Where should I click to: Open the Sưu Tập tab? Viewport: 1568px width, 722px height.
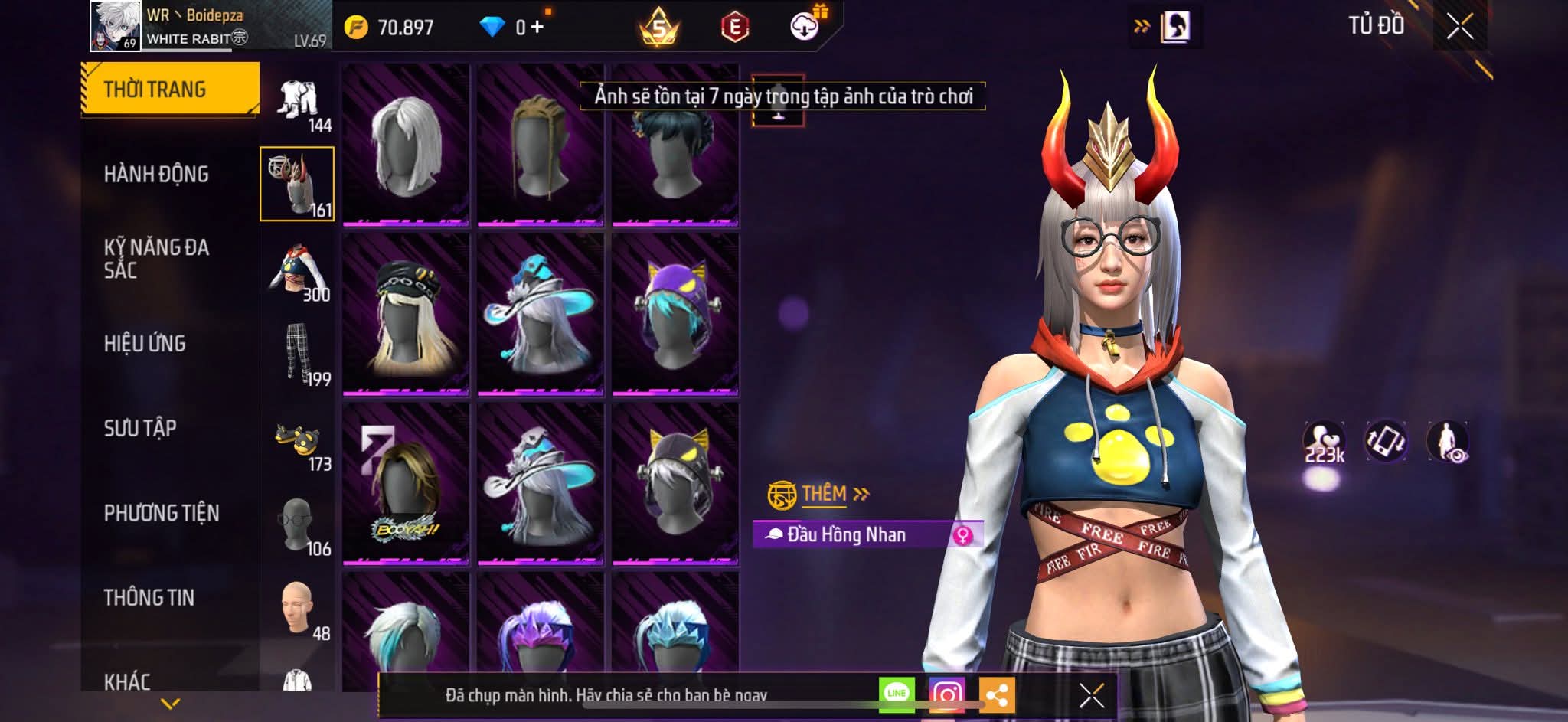140,428
